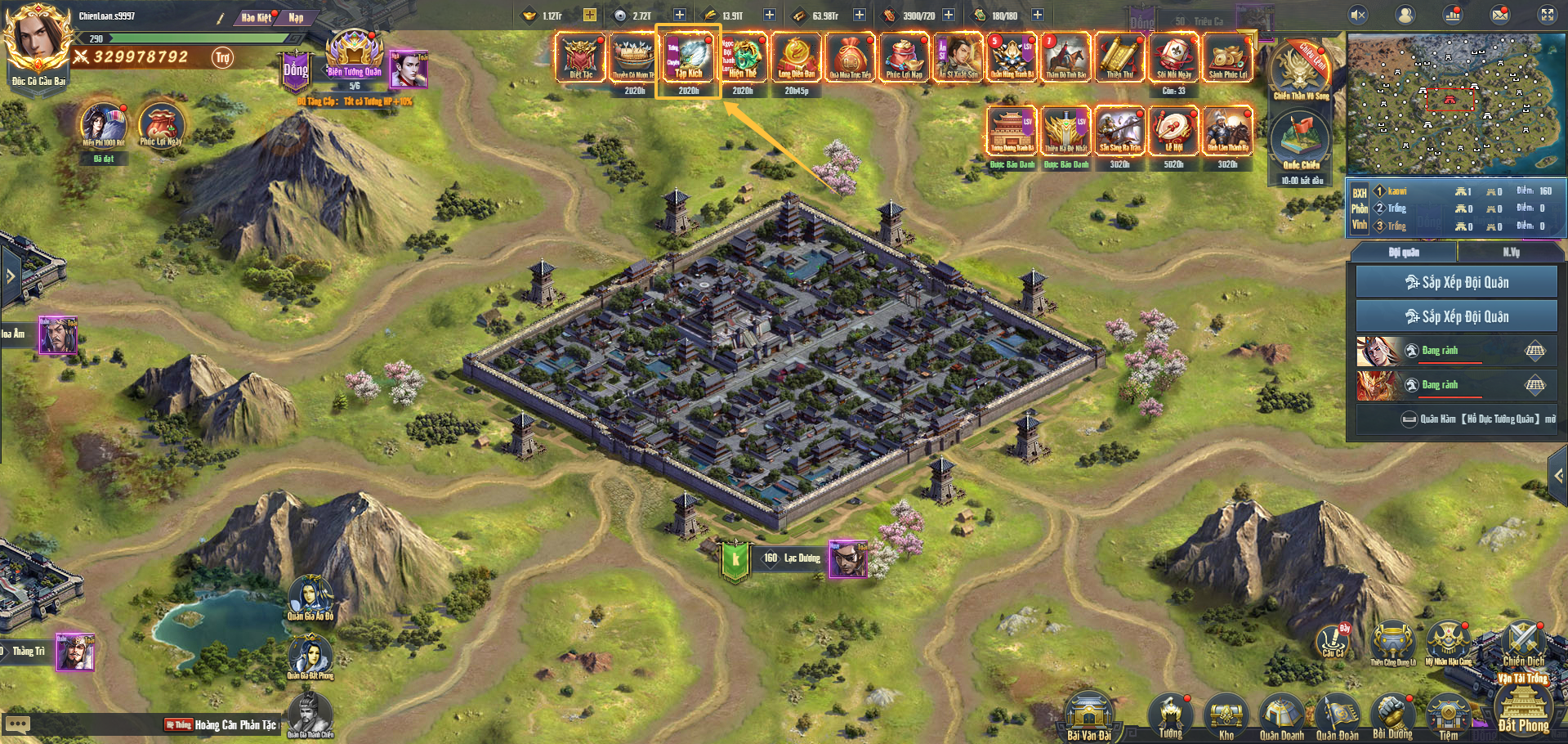1568x744 pixels.
Task: Click the player avatar portrait
Action: [36, 39]
